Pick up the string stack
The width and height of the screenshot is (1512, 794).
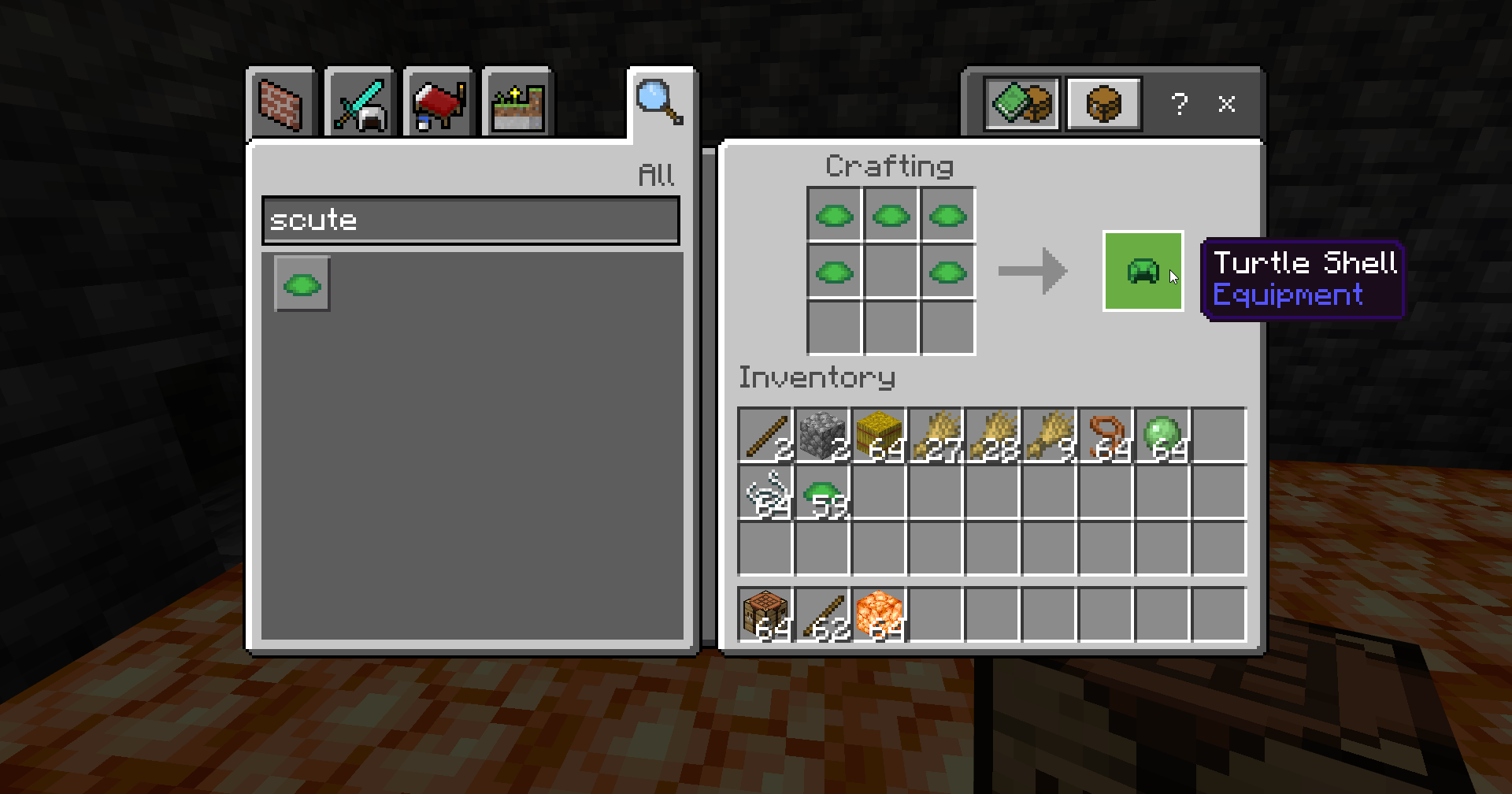[x=765, y=493]
